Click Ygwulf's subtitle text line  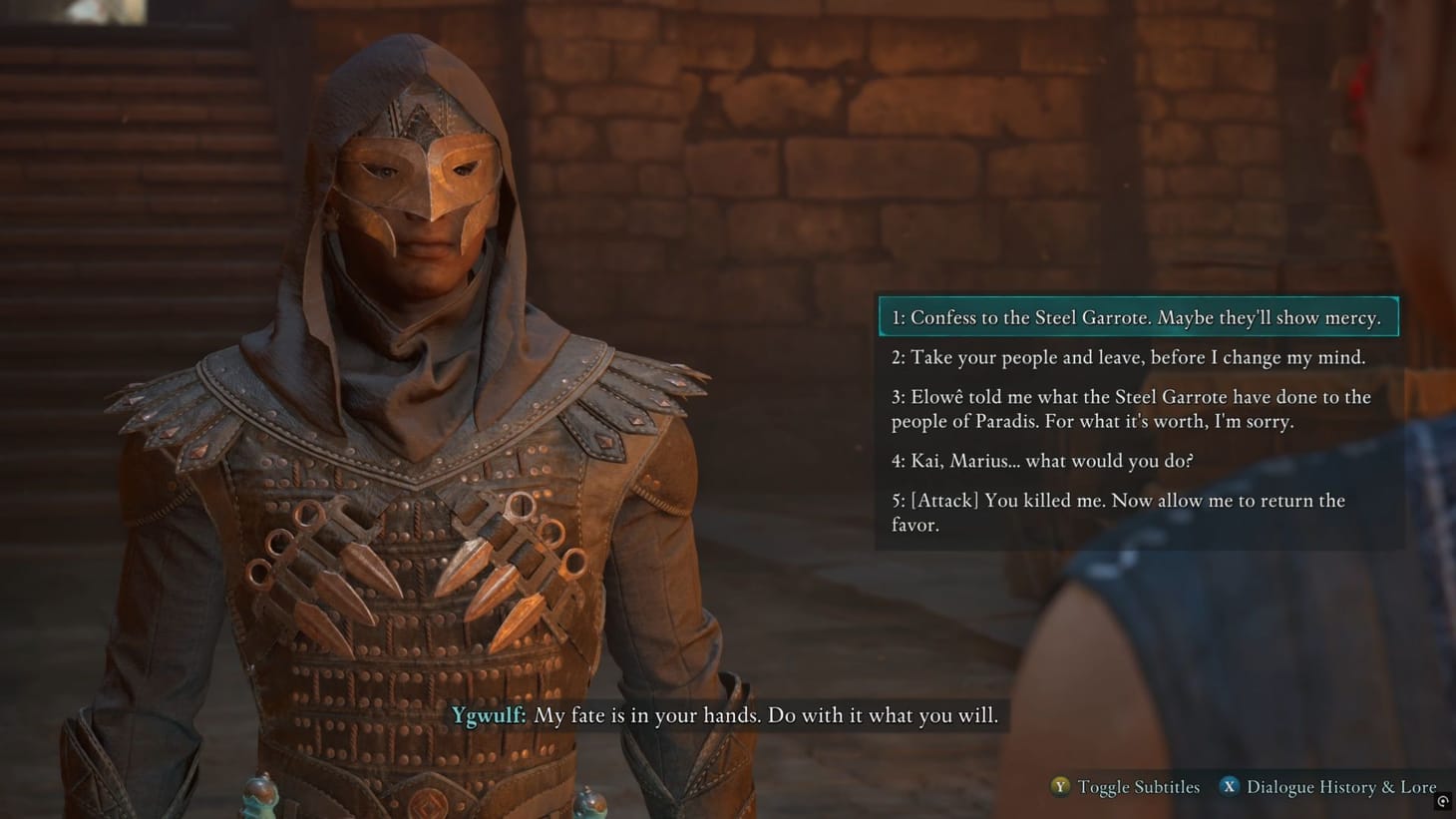click(766, 716)
